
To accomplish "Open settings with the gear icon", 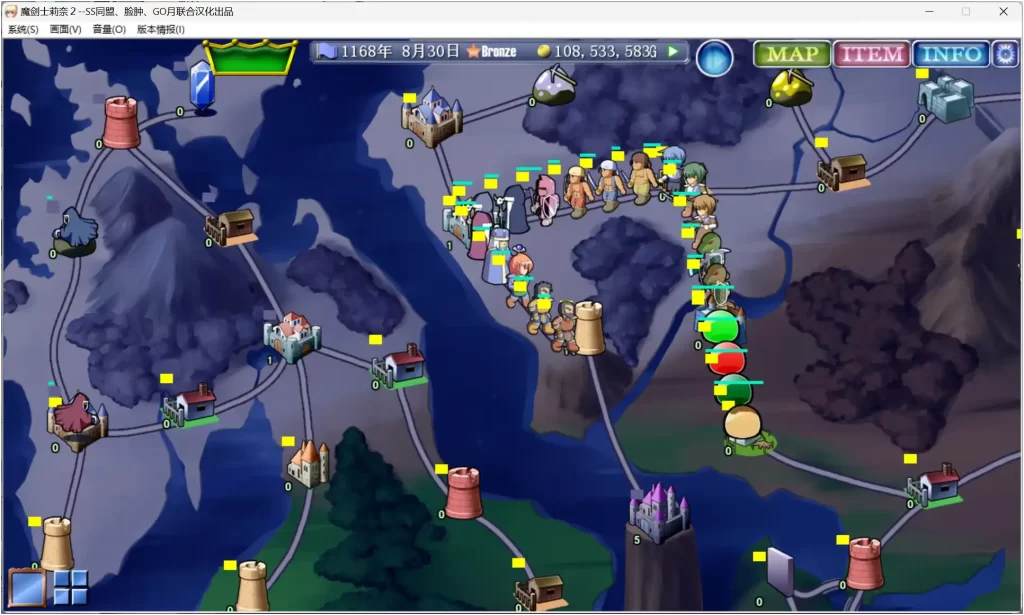I will click(1004, 54).
